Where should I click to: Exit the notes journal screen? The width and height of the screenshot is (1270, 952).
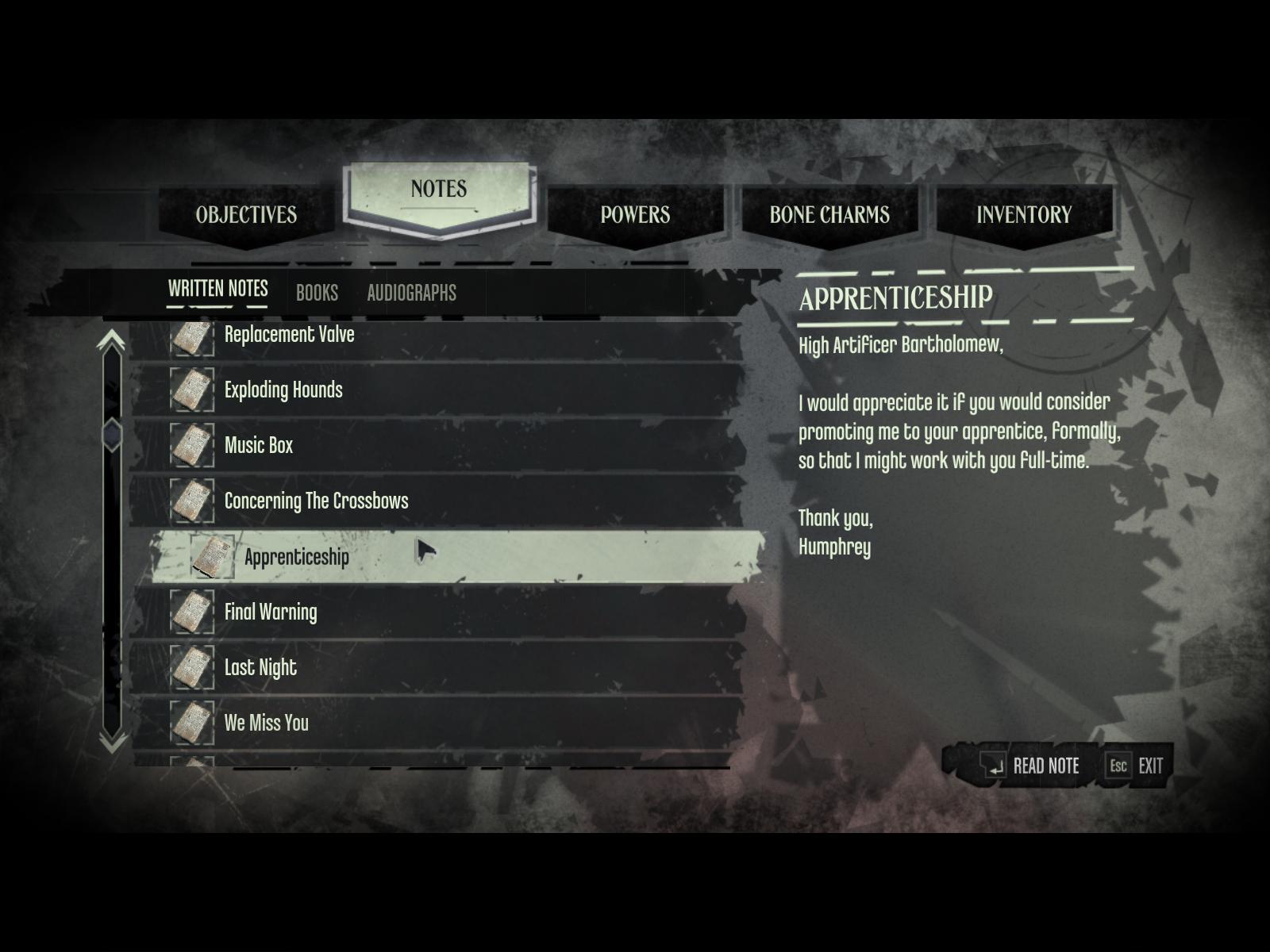pyautogui.click(x=1137, y=766)
